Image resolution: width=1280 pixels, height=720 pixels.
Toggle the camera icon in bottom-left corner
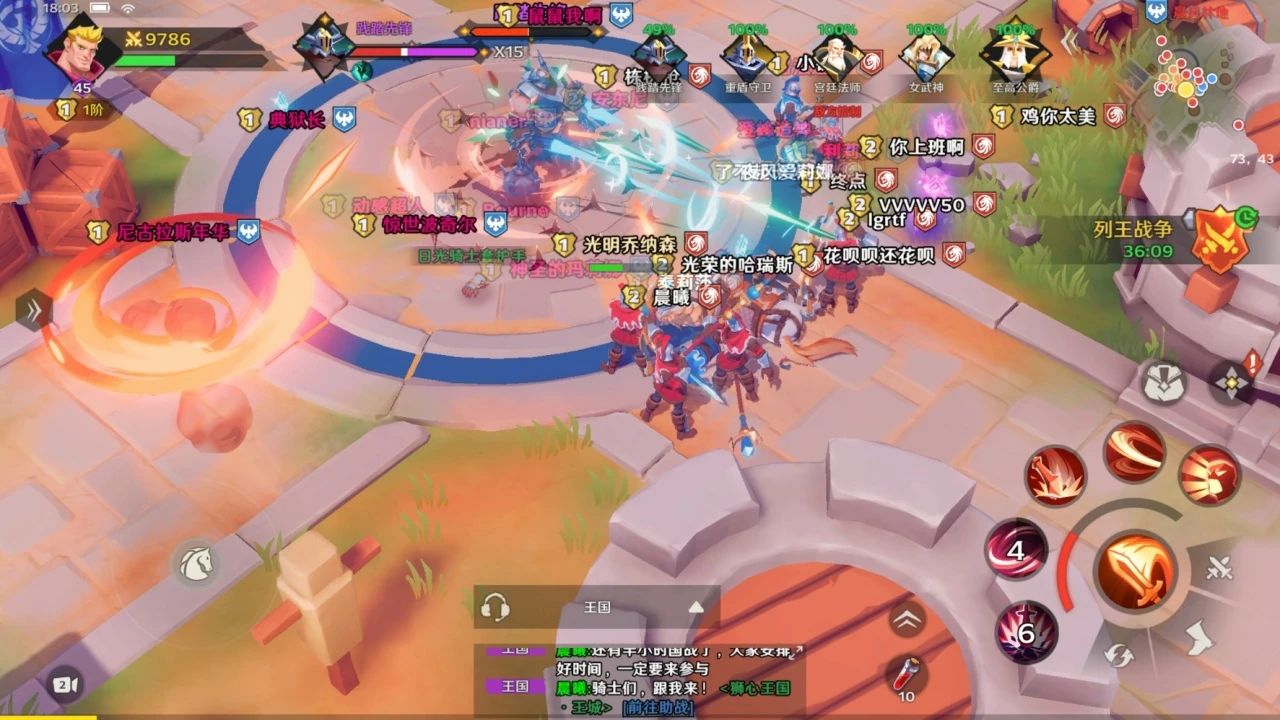[65, 685]
